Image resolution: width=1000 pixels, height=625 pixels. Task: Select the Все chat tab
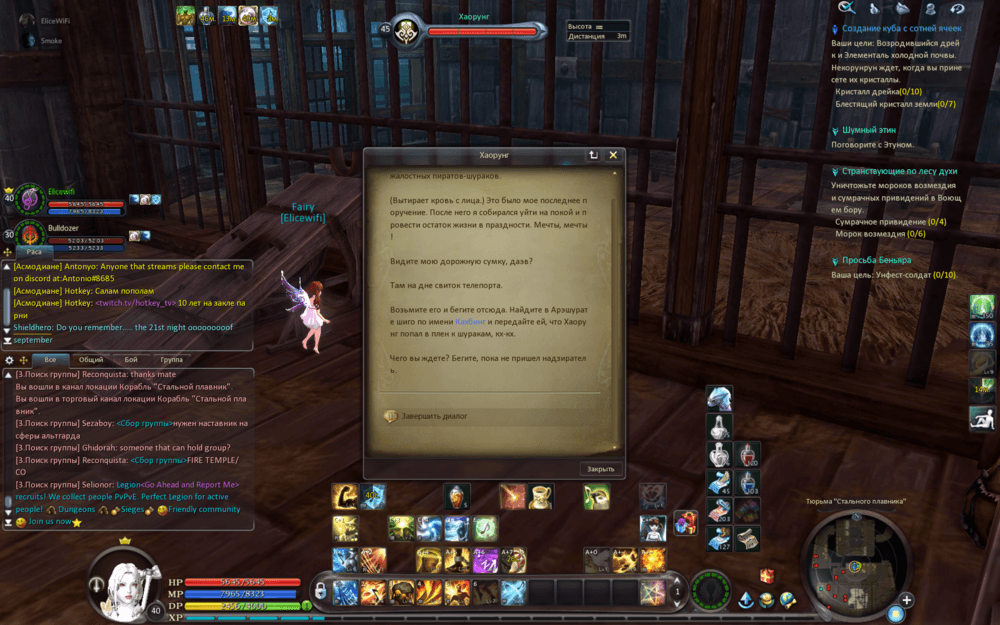(50, 360)
